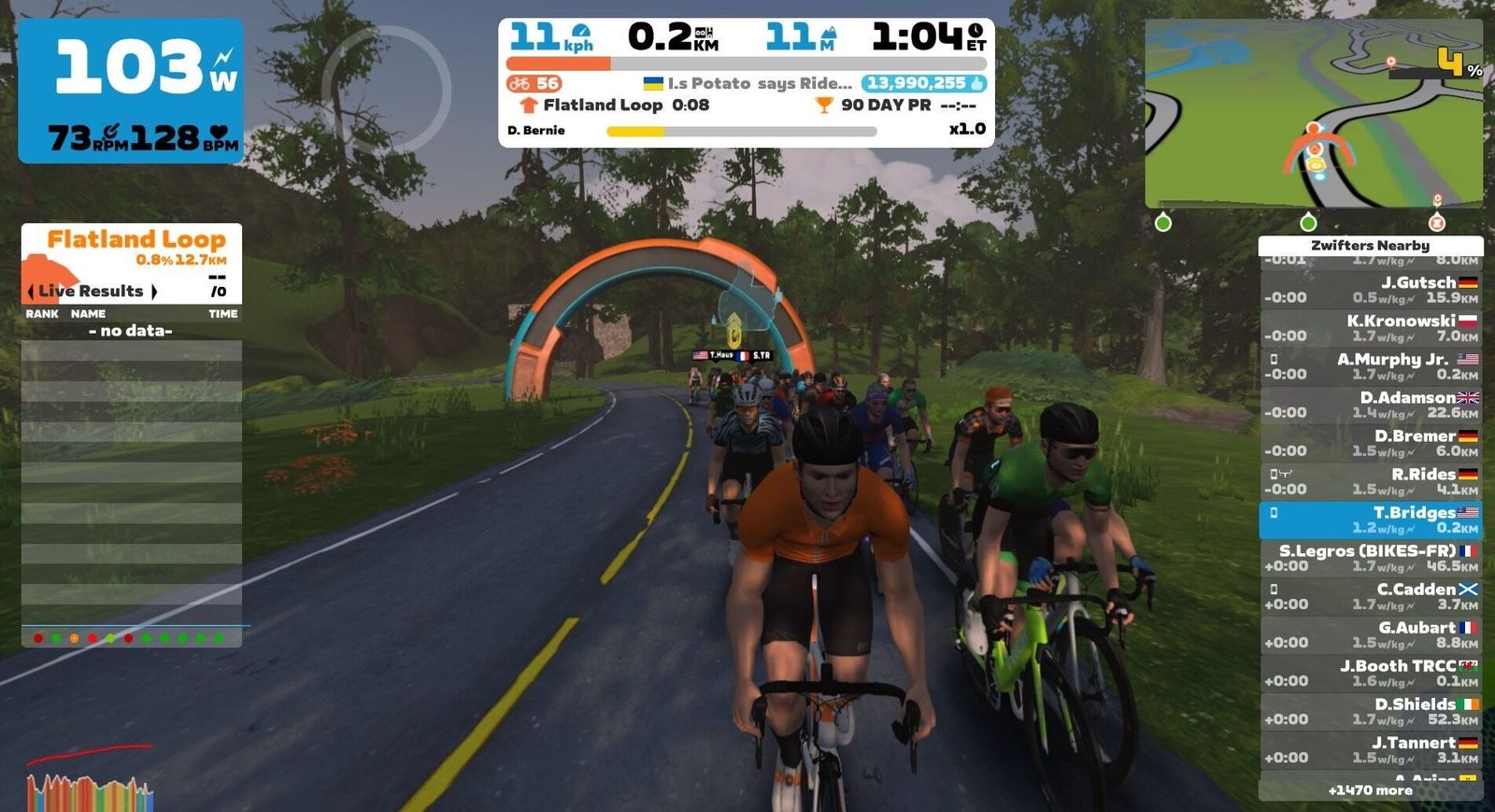Select A.Murphy Jr. in nearby riders

pyautogui.click(x=1370, y=366)
